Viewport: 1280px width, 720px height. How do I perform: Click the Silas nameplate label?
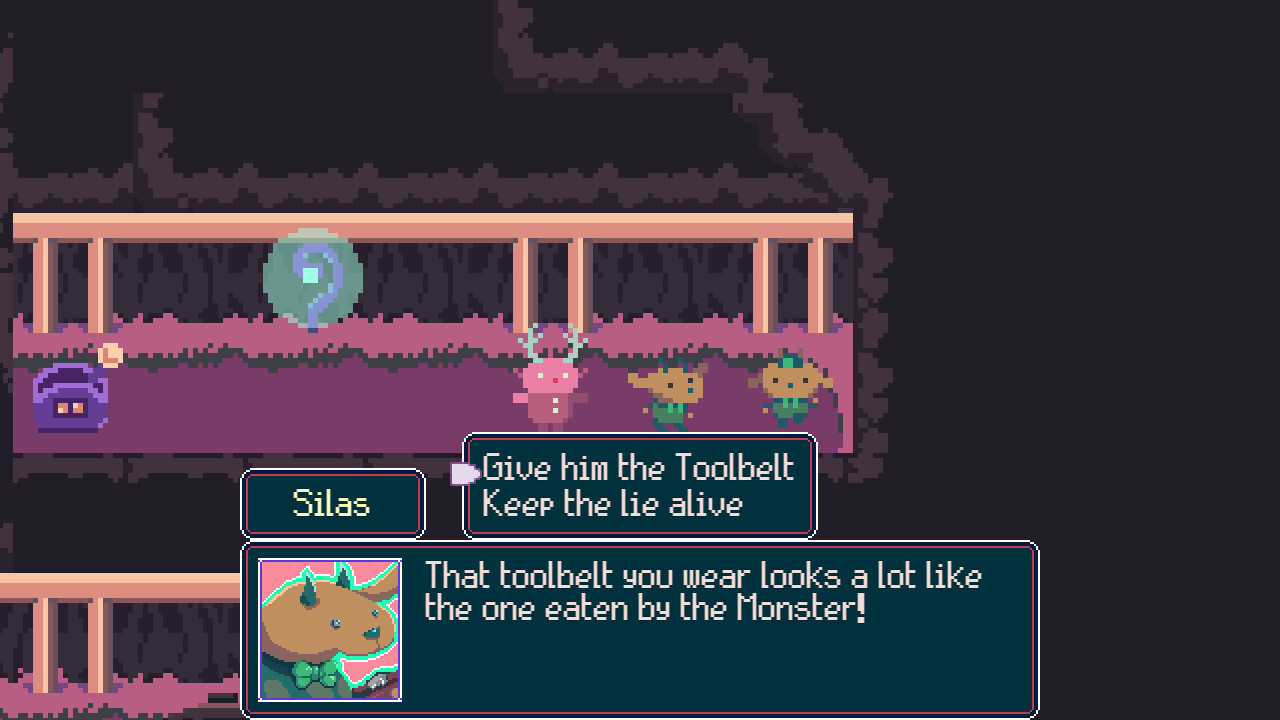coord(333,503)
